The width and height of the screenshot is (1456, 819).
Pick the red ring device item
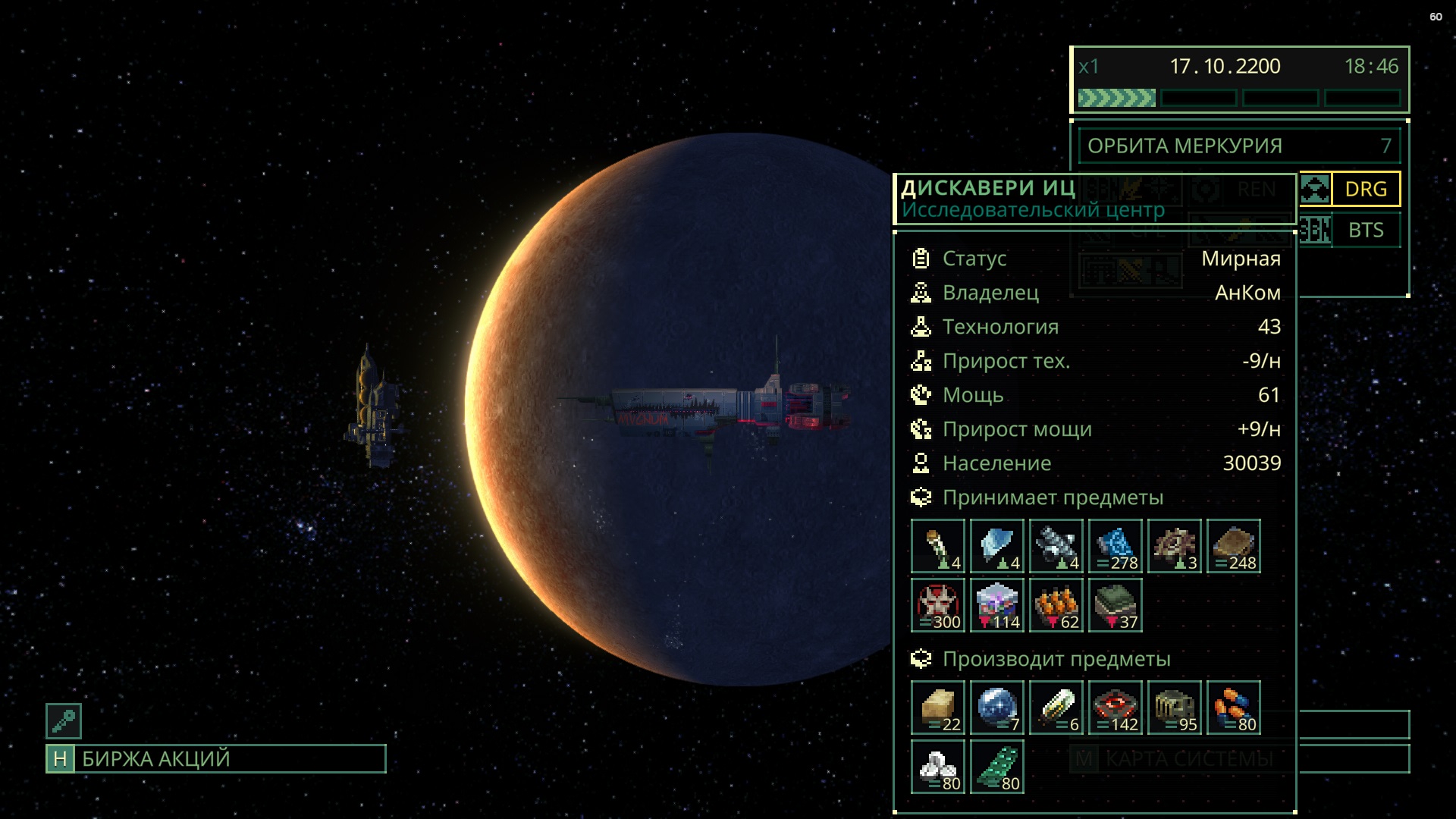coord(1116,708)
